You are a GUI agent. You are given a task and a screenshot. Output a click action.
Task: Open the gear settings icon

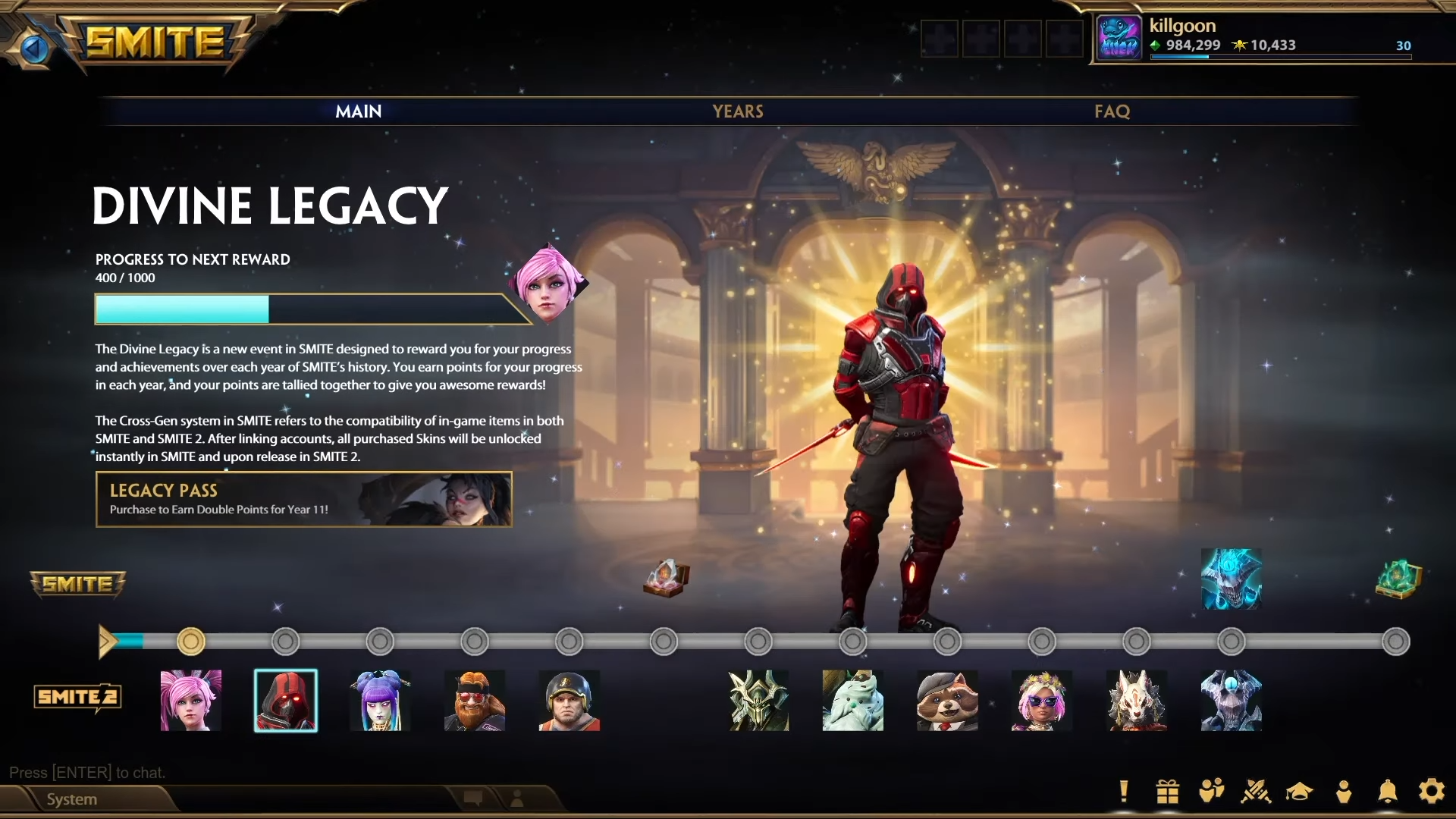click(x=1431, y=791)
